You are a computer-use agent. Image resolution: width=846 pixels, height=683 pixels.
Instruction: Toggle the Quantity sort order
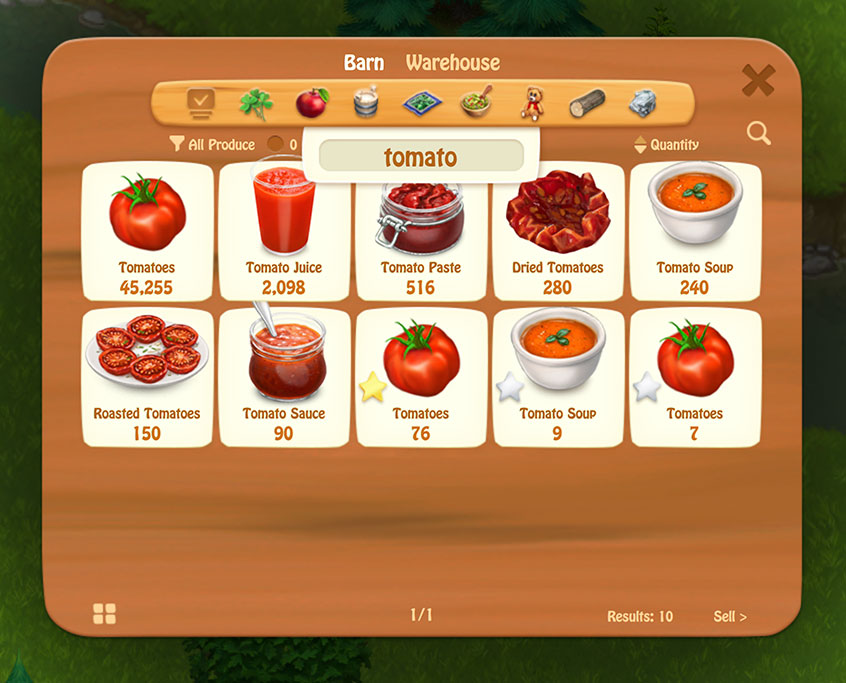tap(666, 145)
